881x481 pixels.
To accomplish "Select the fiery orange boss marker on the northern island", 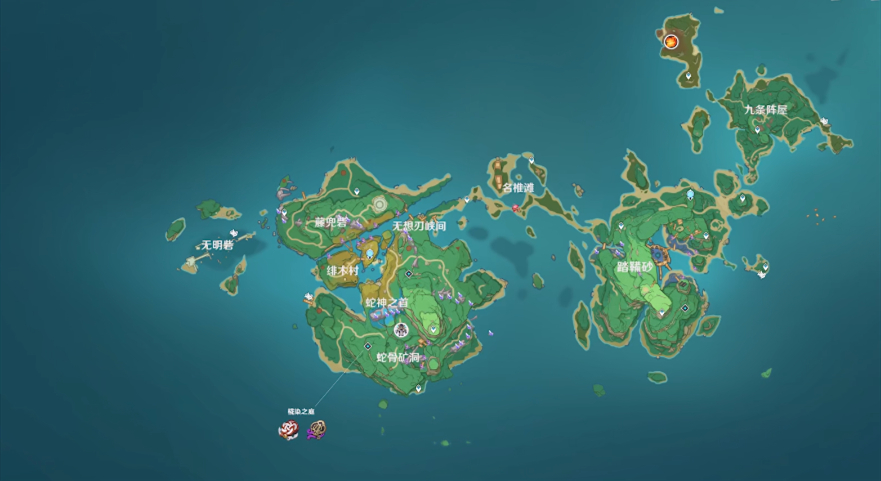I will click(671, 42).
